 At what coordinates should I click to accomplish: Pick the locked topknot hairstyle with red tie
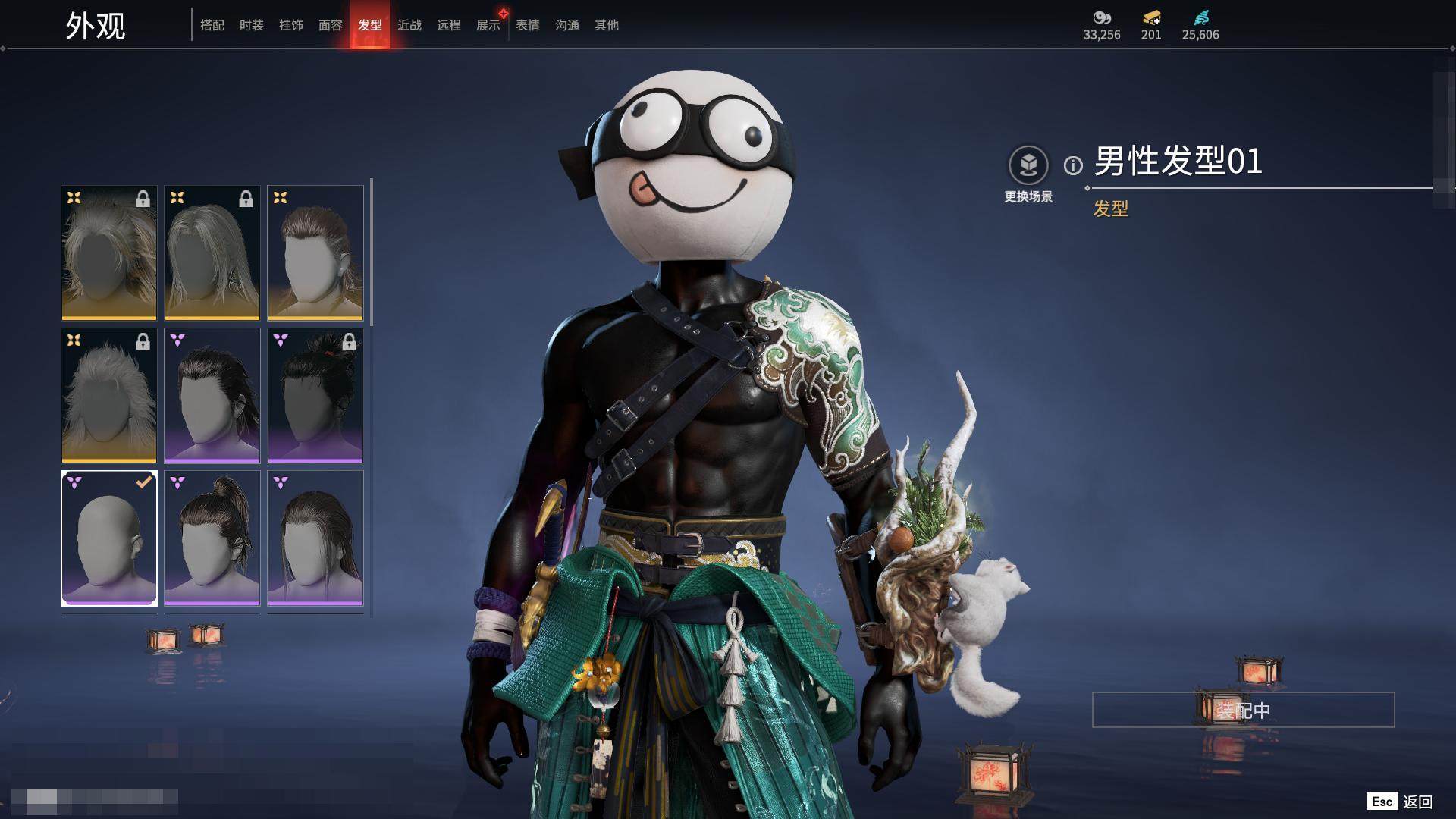click(315, 395)
